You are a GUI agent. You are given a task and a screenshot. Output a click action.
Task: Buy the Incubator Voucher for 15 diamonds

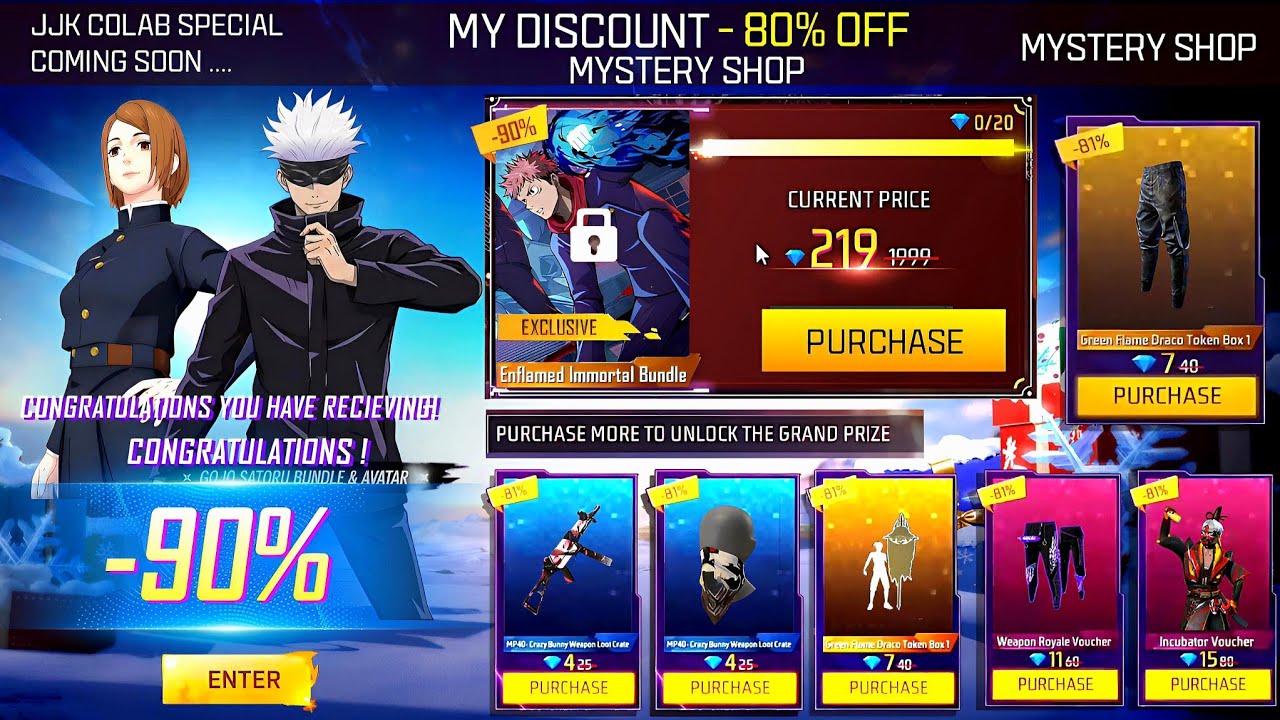pyautogui.click(x=1207, y=684)
